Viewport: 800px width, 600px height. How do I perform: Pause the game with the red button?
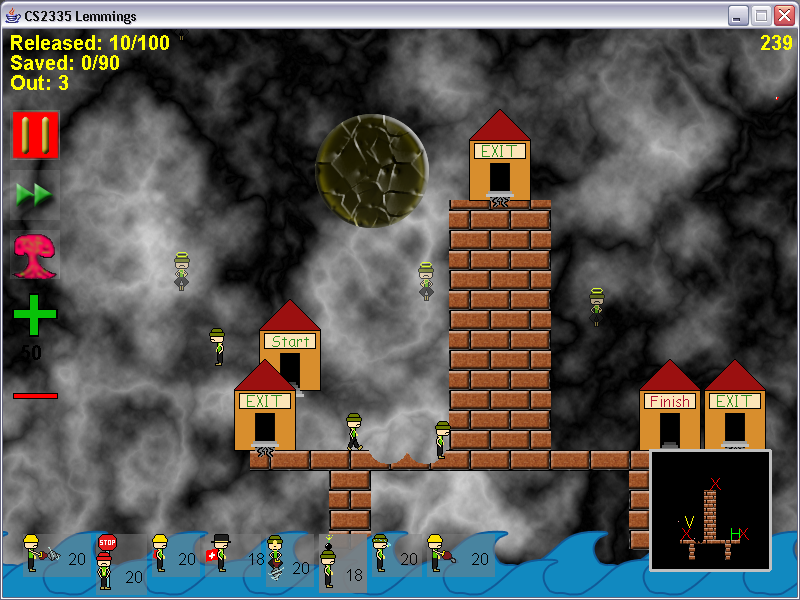[35, 134]
